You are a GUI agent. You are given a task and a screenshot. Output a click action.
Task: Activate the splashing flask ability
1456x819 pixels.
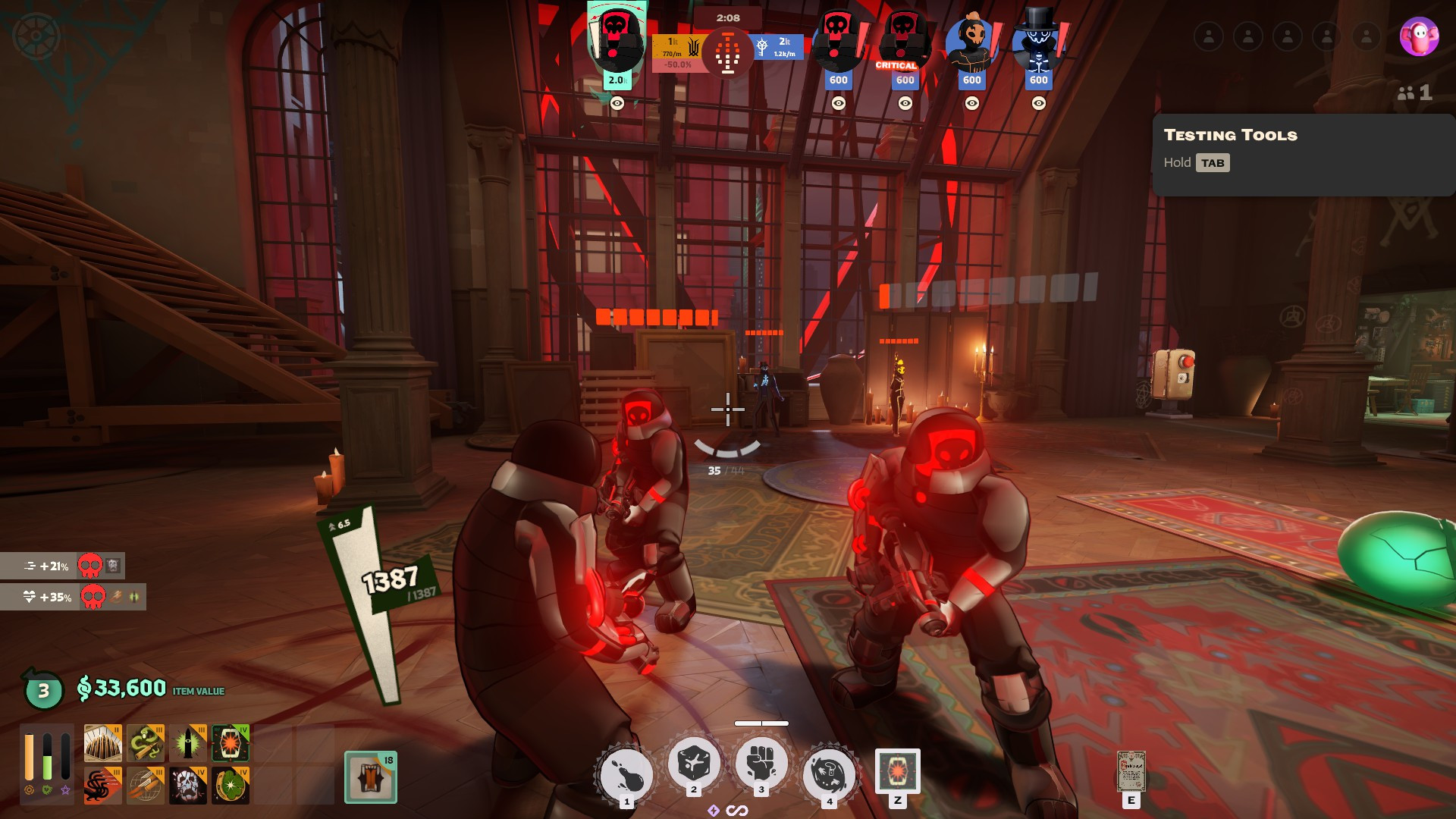(x=626, y=775)
